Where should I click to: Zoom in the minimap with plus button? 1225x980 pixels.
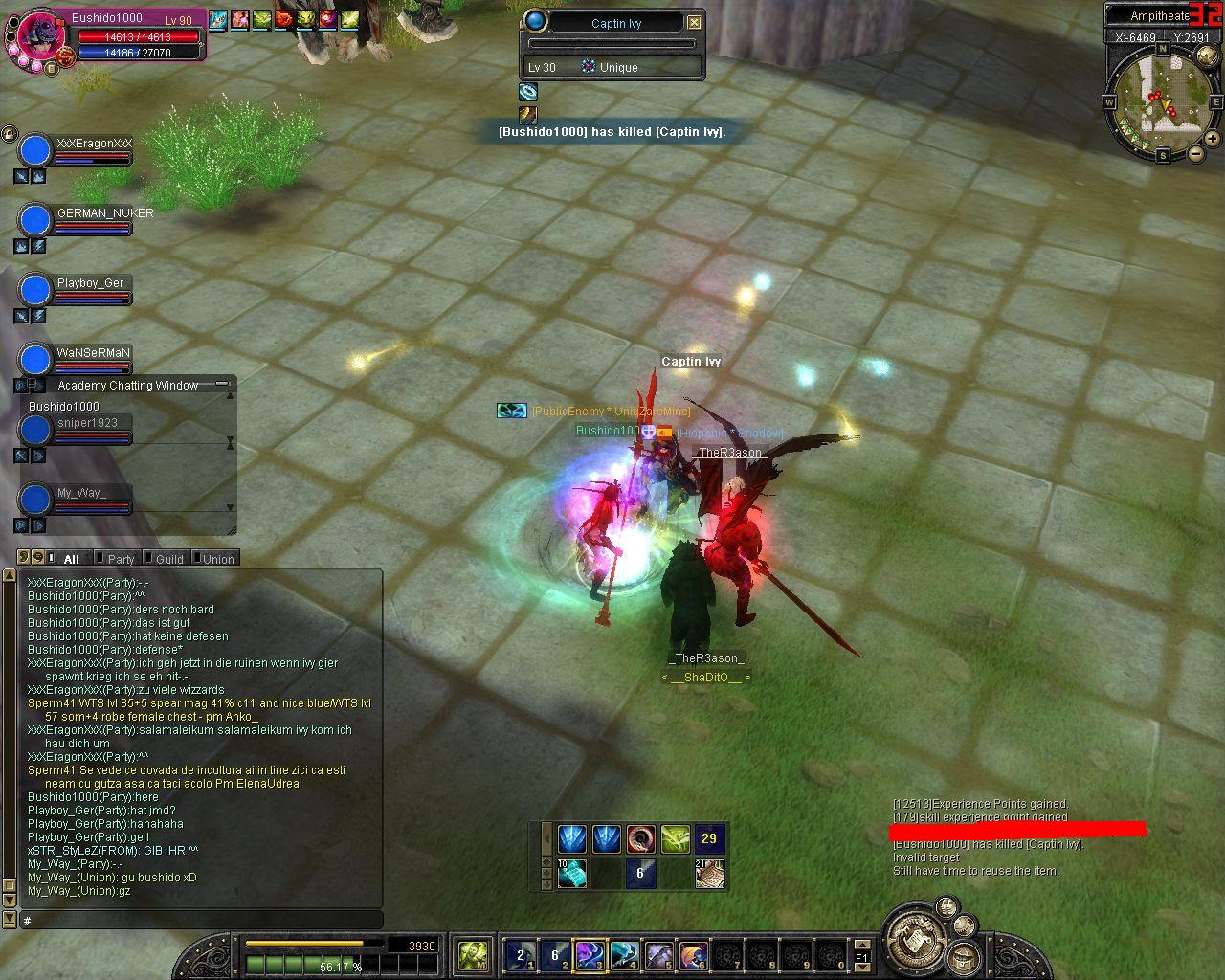[x=1212, y=139]
